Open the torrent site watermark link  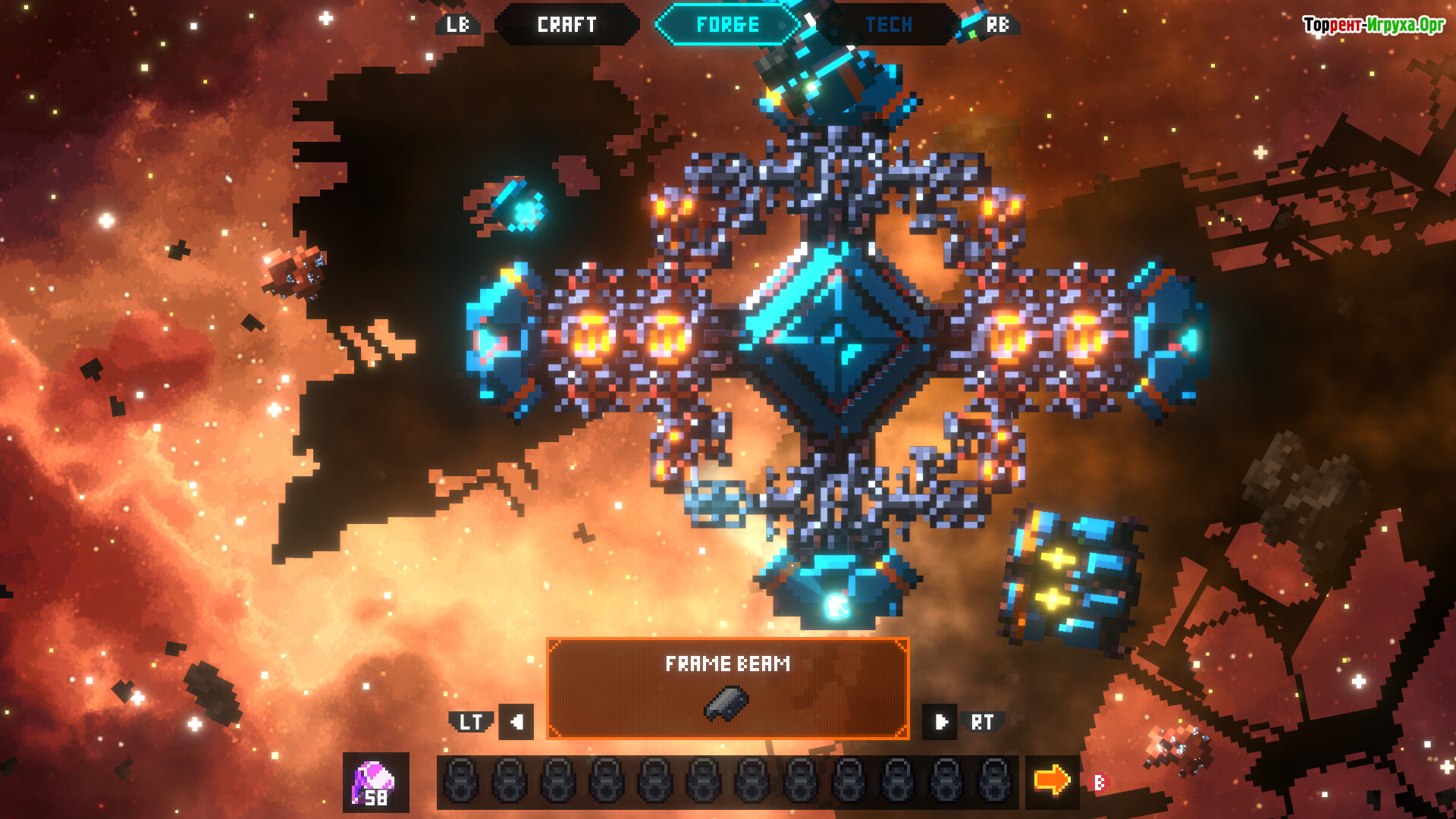(1373, 25)
